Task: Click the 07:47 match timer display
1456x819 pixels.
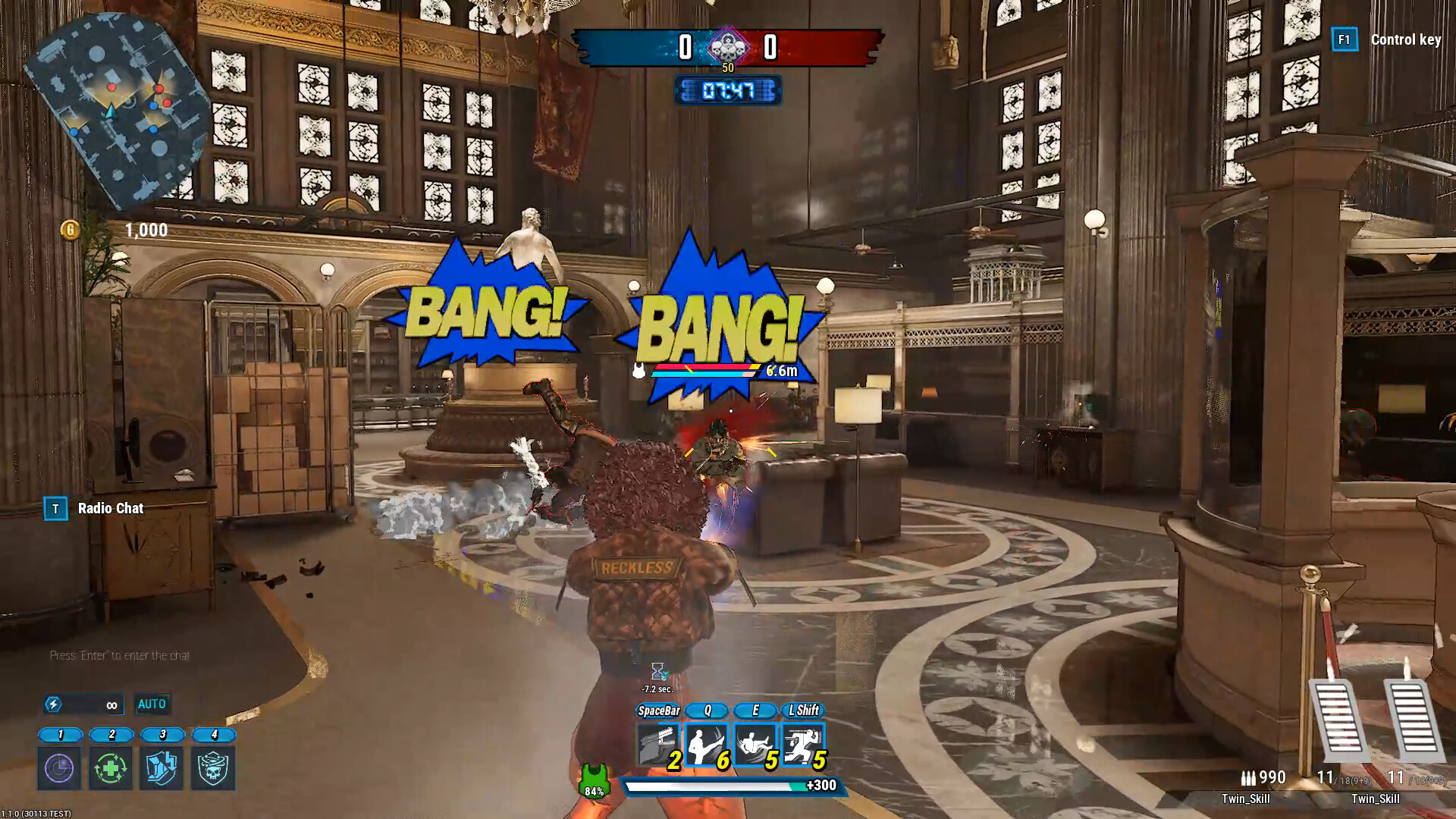Action: (x=729, y=91)
